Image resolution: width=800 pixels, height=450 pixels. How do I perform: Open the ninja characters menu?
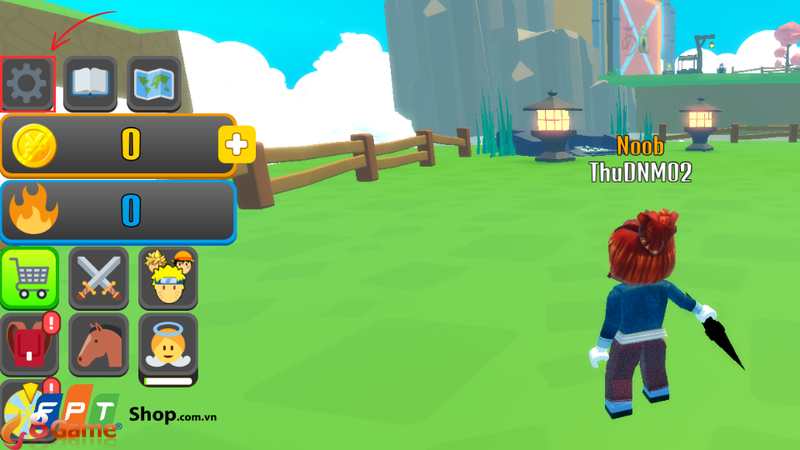pos(167,277)
